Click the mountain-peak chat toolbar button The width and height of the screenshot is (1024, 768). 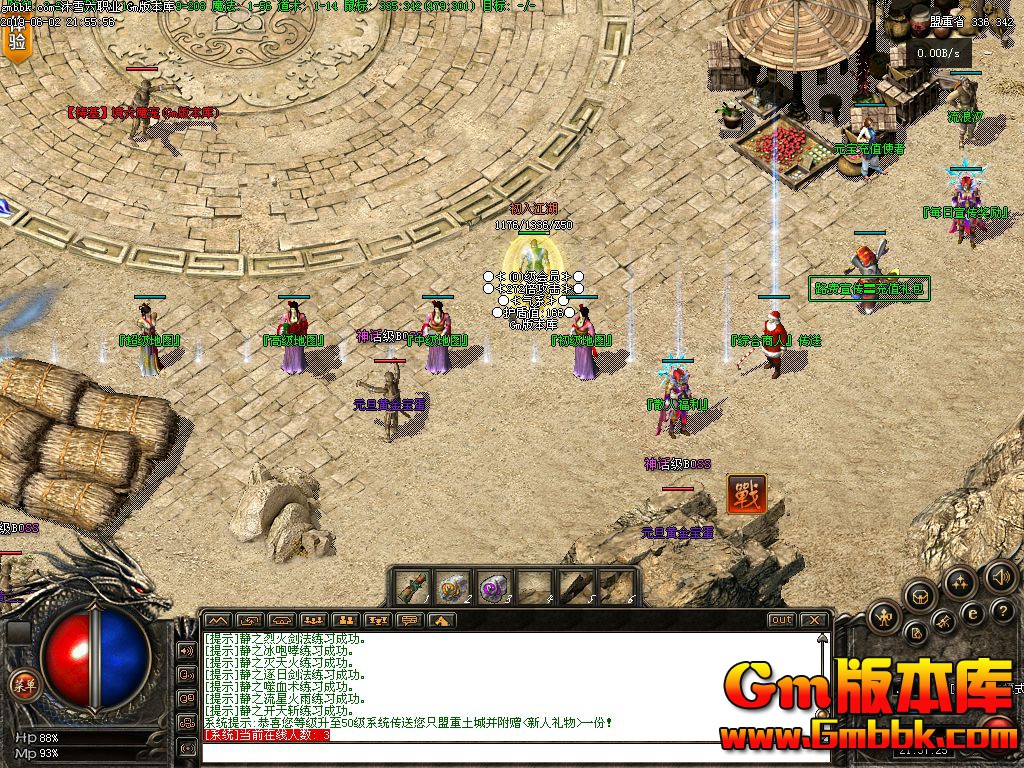pos(217,620)
